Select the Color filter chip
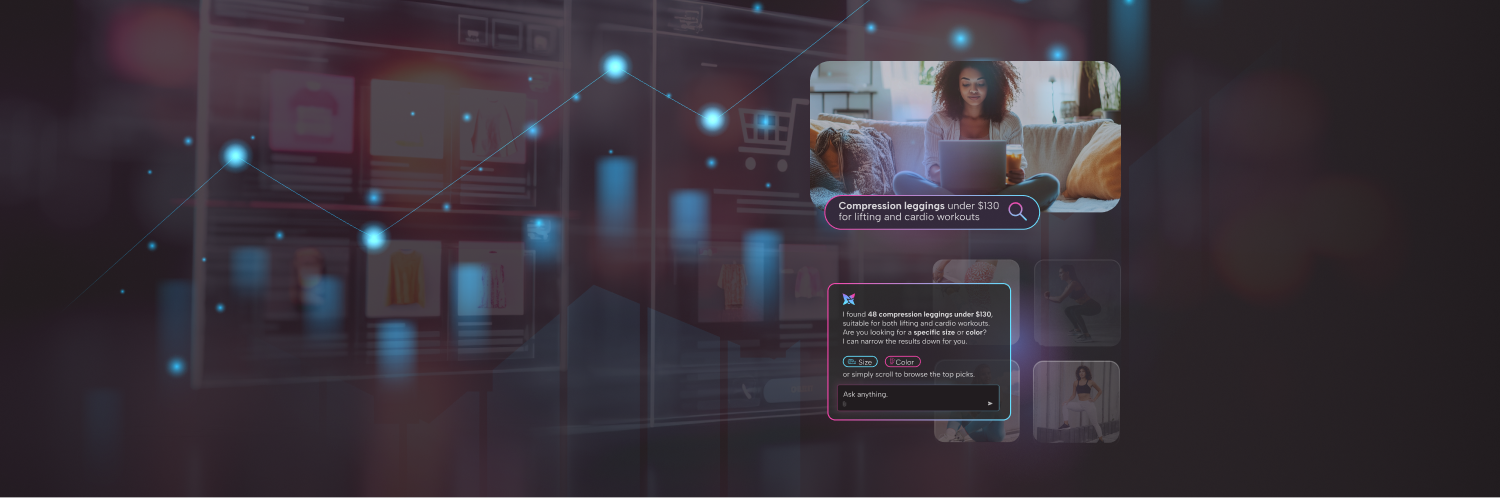The width and height of the screenshot is (1500, 498). (902, 361)
